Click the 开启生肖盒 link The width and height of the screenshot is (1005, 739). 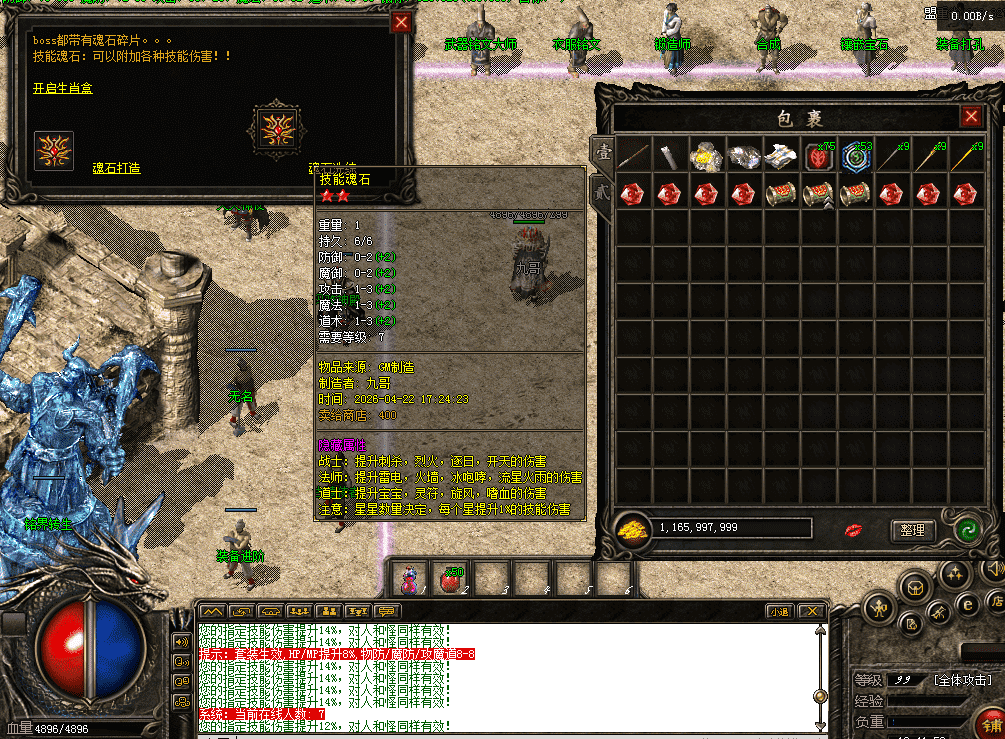coord(62,88)
